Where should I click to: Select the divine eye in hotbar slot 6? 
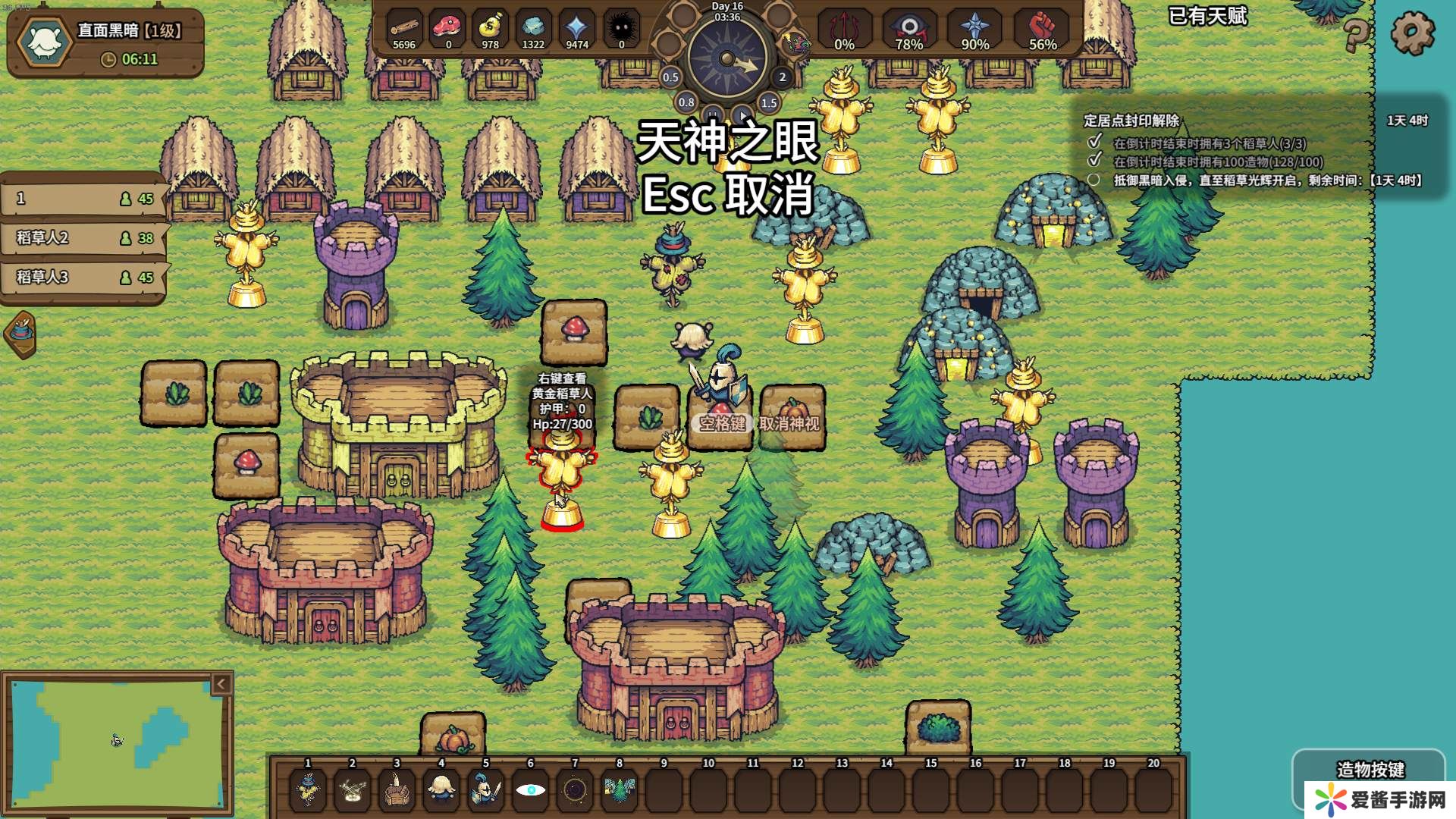pyautogui.click(x=532, y=789)
